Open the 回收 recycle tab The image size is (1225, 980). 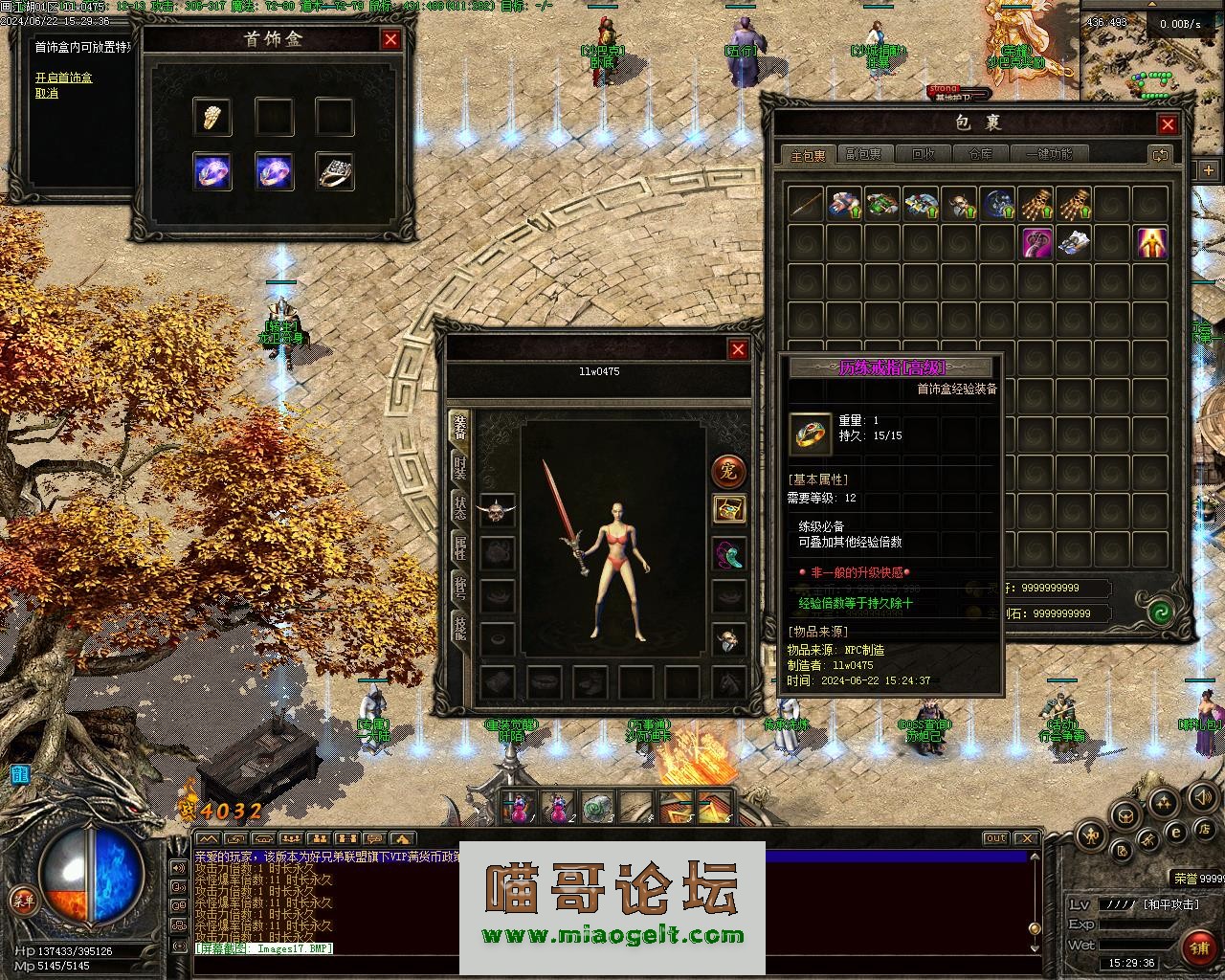click(924, 154)
